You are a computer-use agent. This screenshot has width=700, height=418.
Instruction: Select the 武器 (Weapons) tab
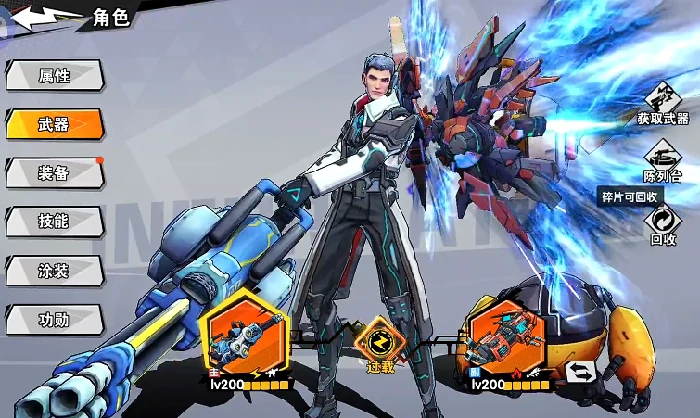(54, 124)
